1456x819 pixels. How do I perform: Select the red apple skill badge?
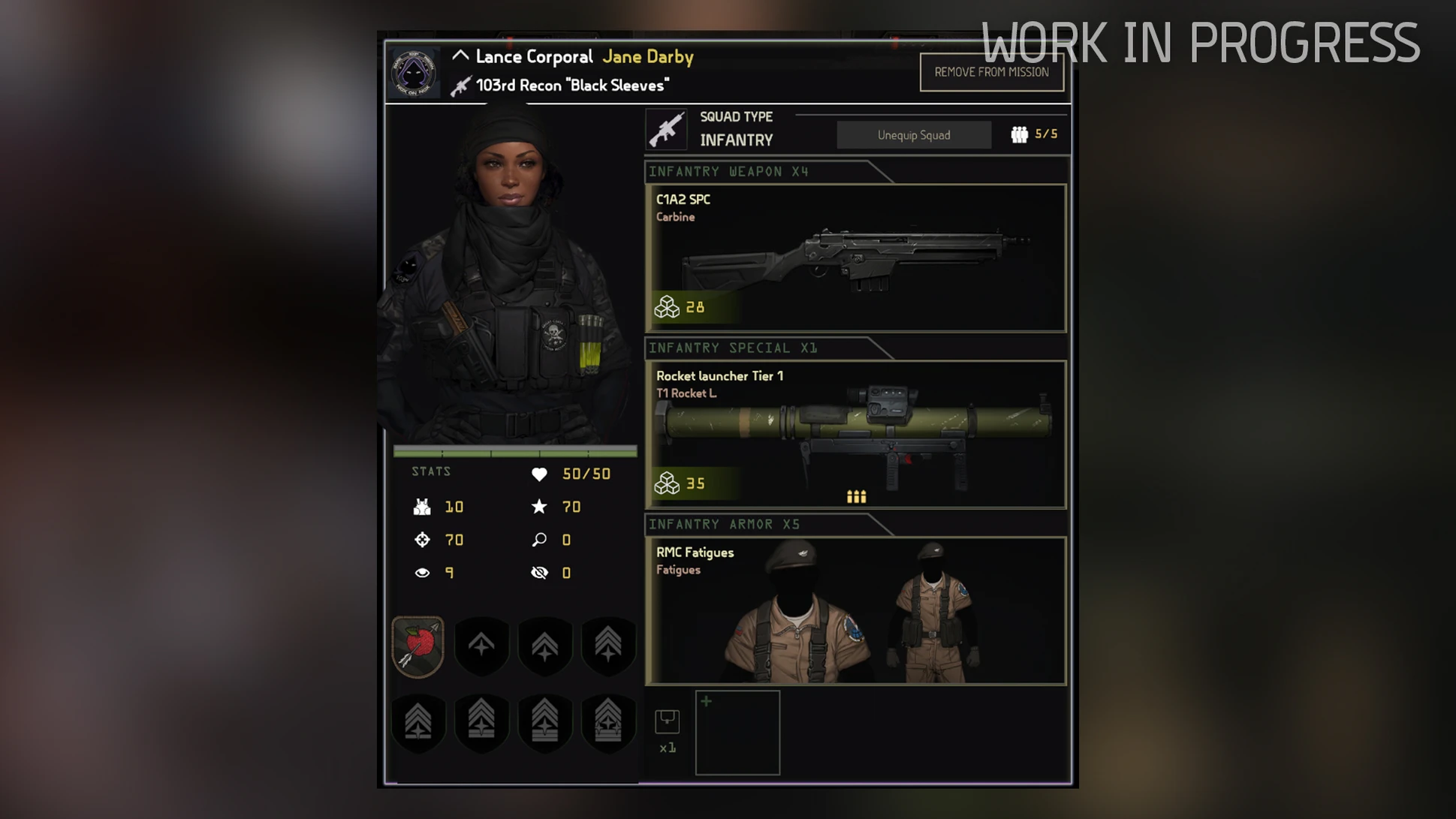pyautogui.click(x=418, y=646)
